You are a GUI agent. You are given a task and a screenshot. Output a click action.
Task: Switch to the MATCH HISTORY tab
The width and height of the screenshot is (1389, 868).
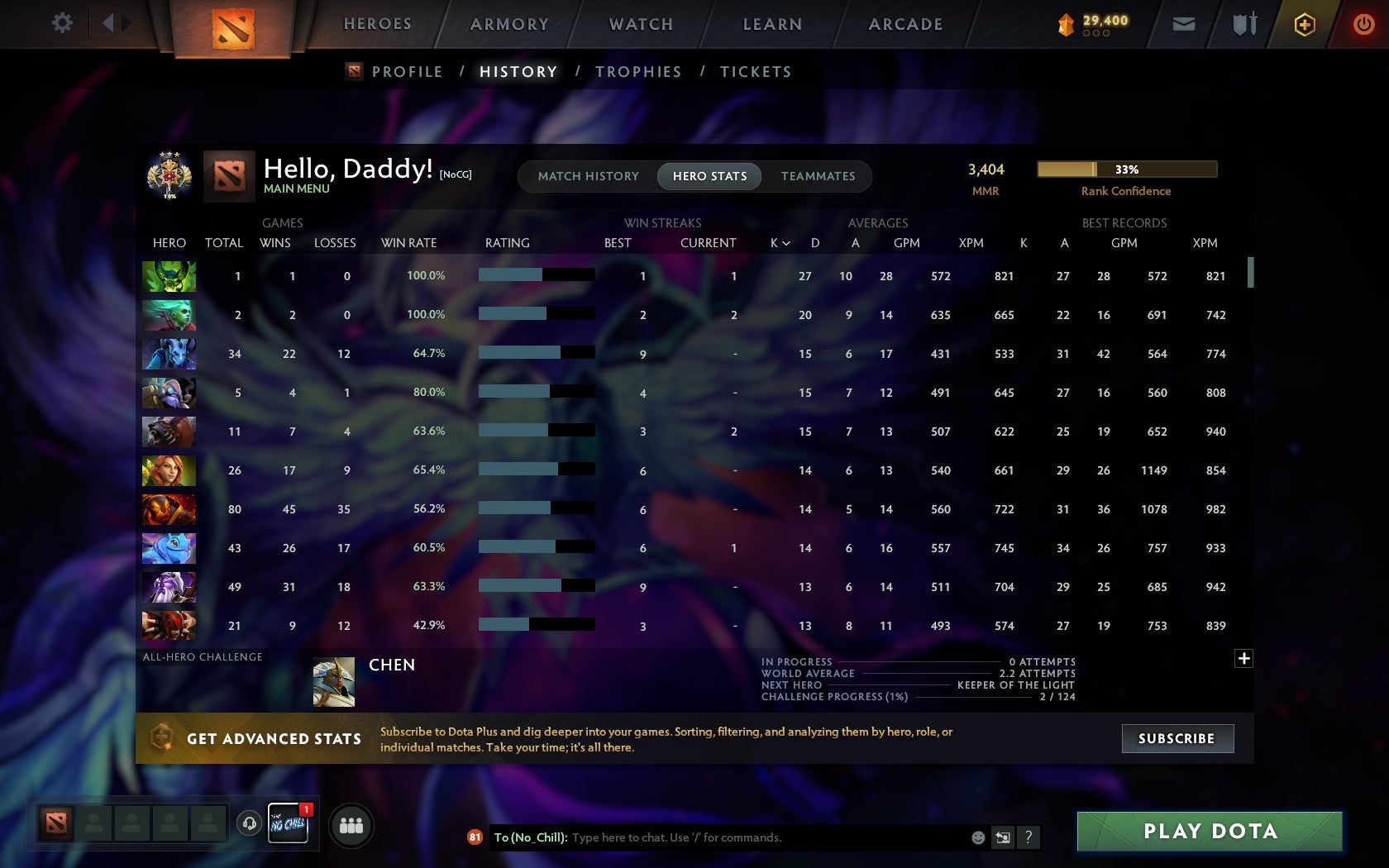click(588, 176)
